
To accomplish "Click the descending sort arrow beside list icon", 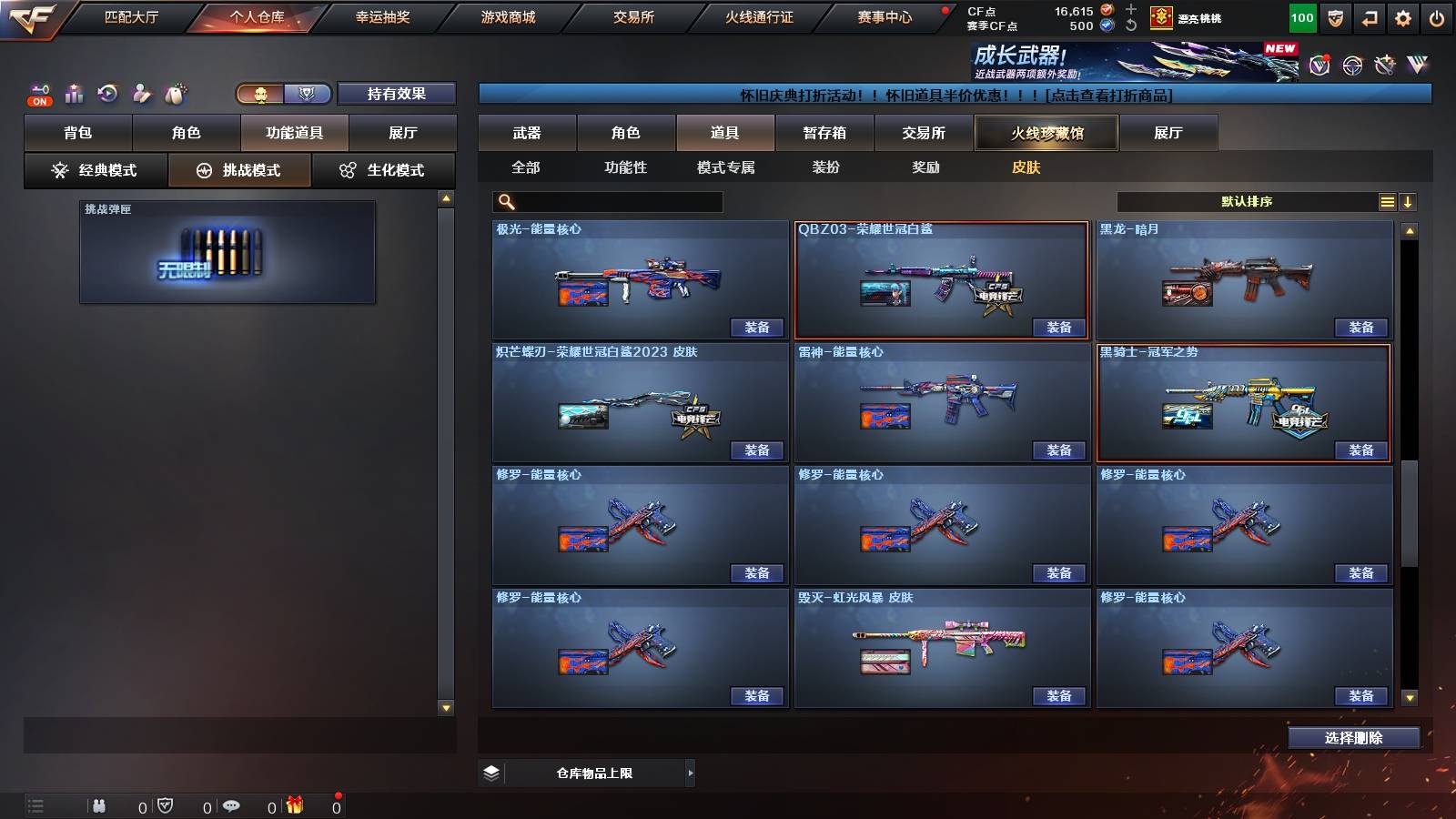I will pos(1409,201).
